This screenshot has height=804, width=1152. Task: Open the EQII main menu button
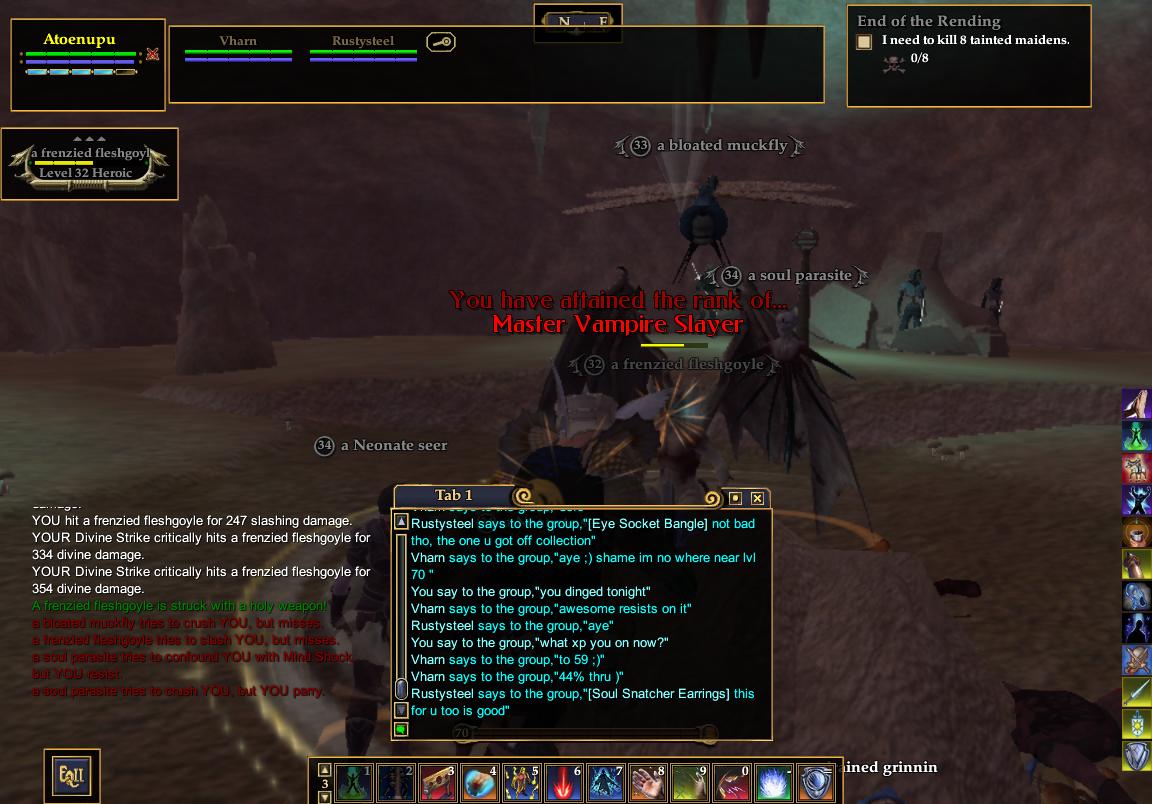point(72,774)
